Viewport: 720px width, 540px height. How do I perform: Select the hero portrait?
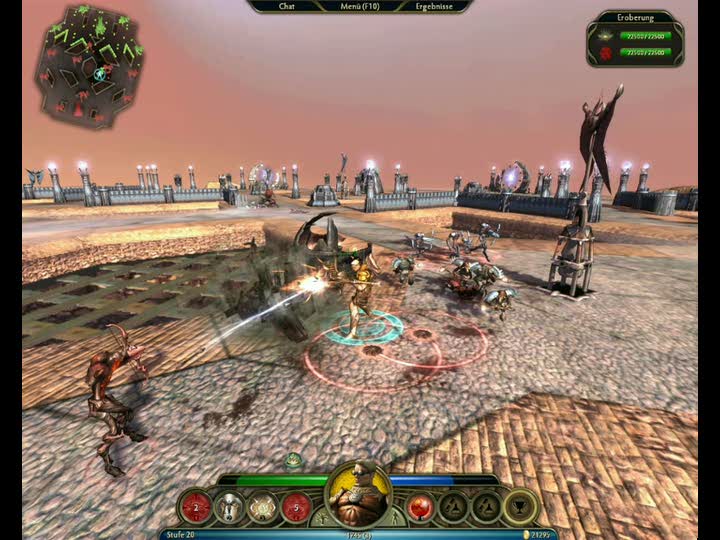[358, 495]
